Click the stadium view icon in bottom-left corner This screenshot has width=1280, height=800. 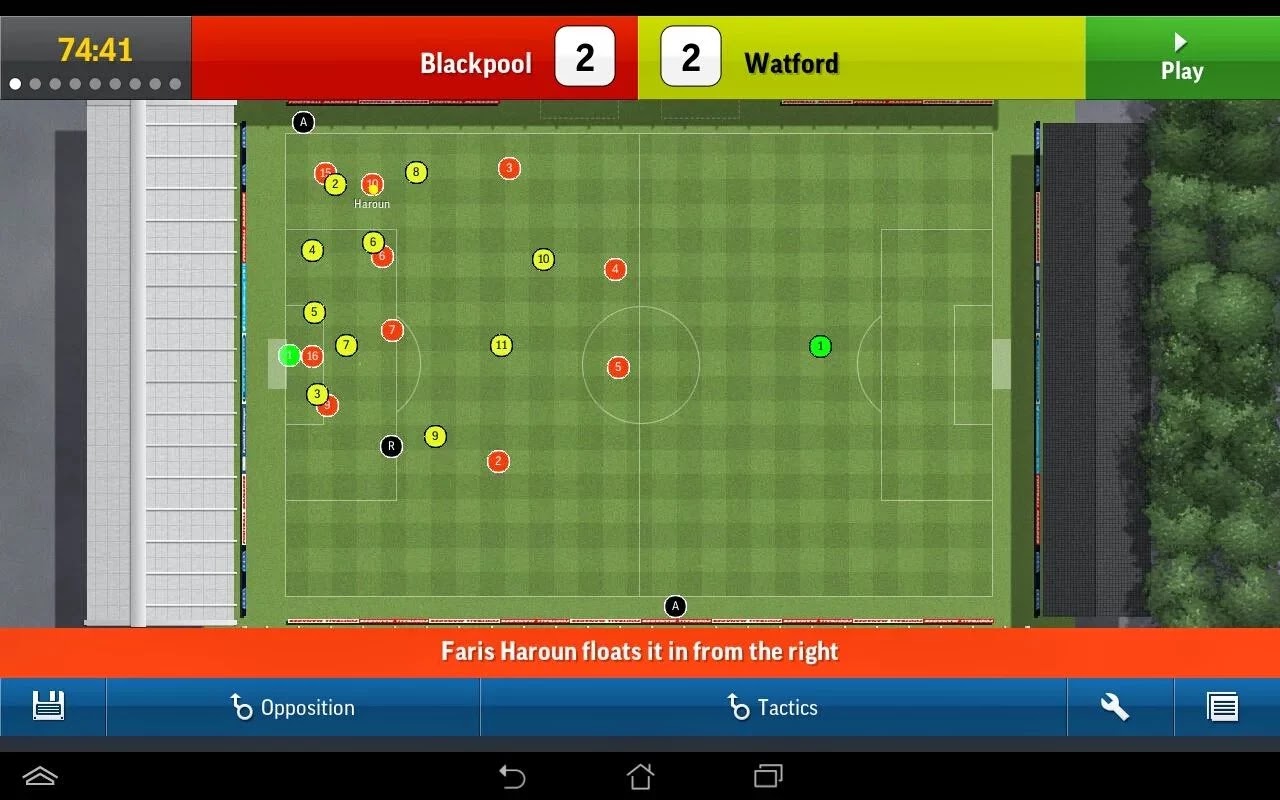[x=38, y=776]
